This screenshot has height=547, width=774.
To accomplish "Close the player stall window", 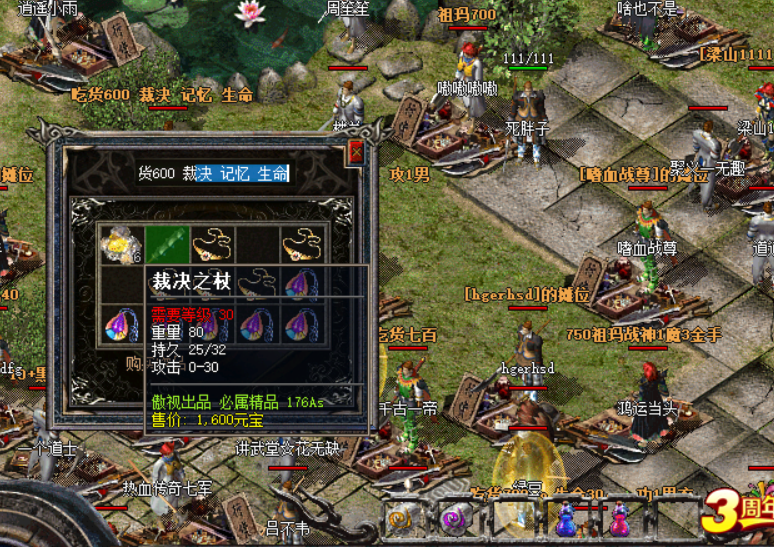I will coord(356,153).
